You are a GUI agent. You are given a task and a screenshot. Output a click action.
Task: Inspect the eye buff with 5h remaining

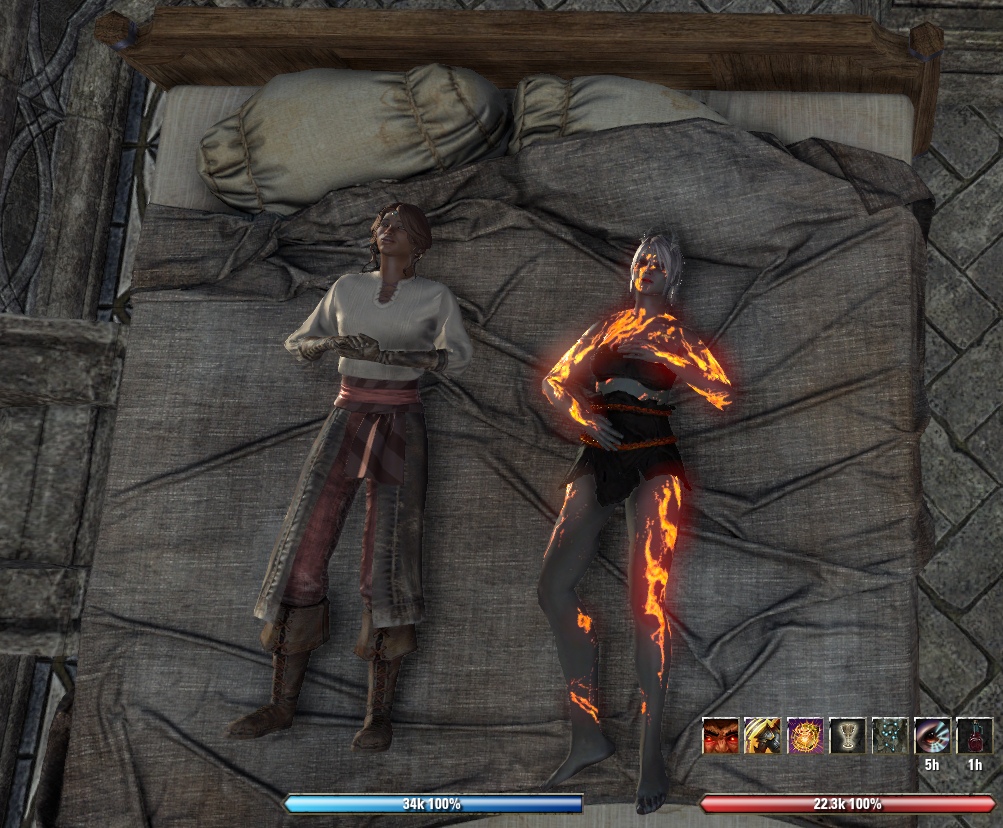[x=932, y=736]
